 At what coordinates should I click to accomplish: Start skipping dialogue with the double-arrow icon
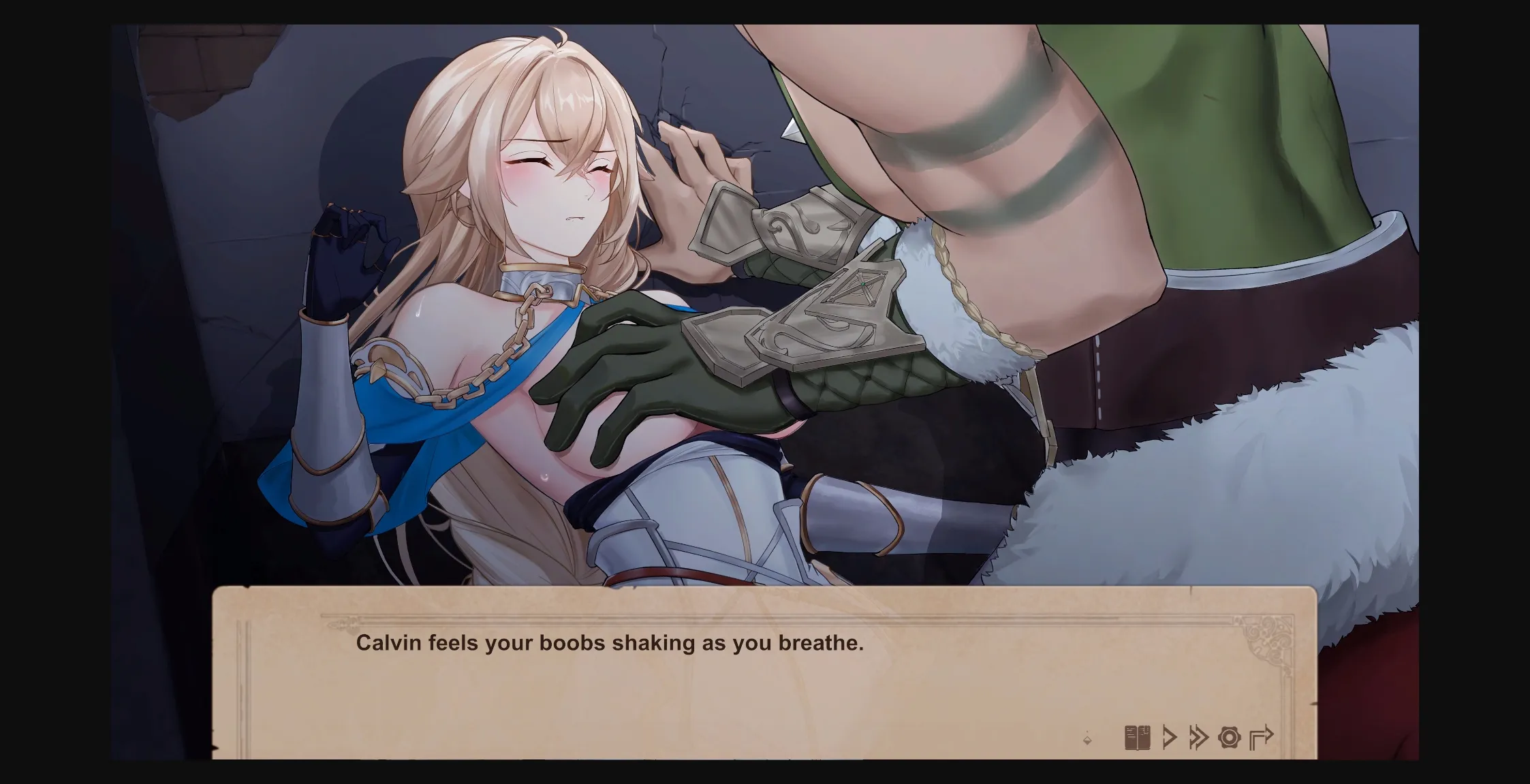tap(1199, 738)
